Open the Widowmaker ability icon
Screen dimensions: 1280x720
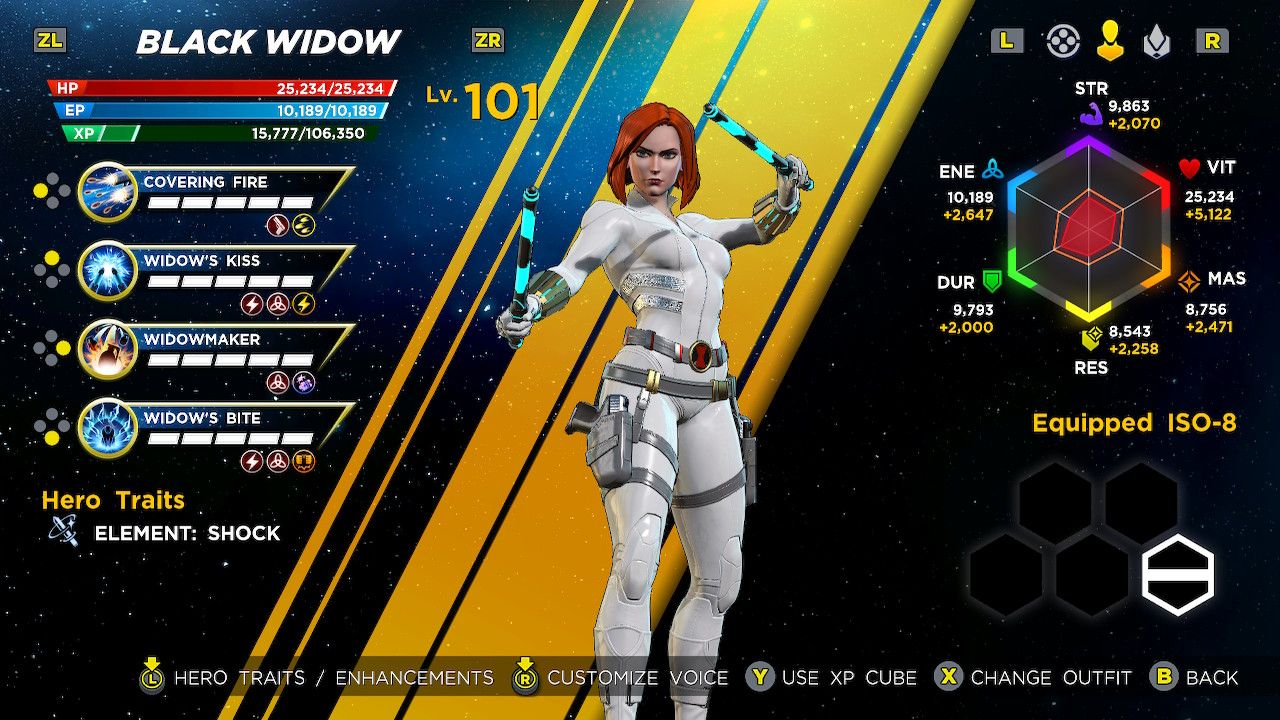pyautogui.click(x=107, y=349)
